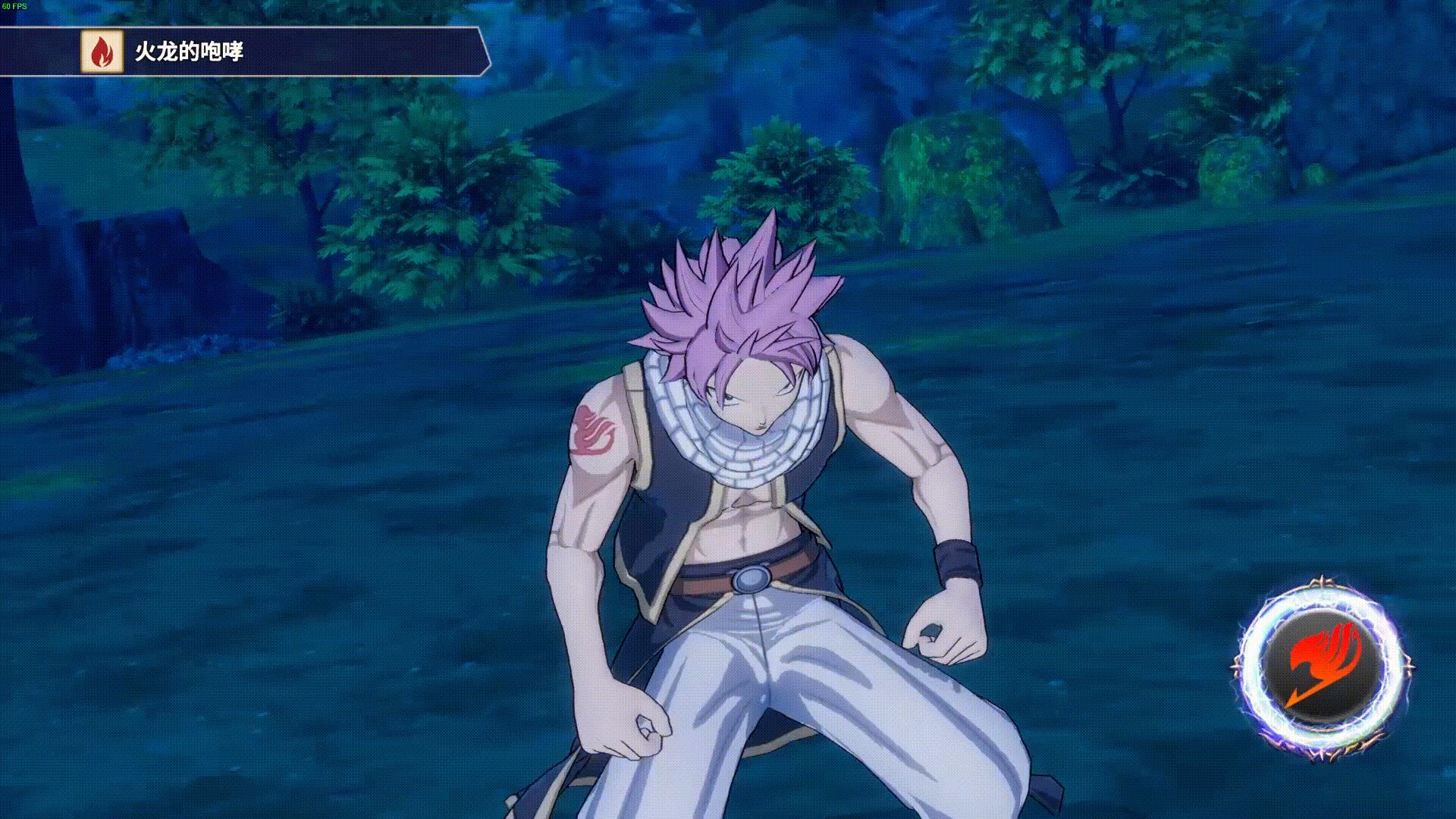Activate the Fairy Tail emblem gauge button
The image size is (1456, 819).
[x=1322, y=667]
